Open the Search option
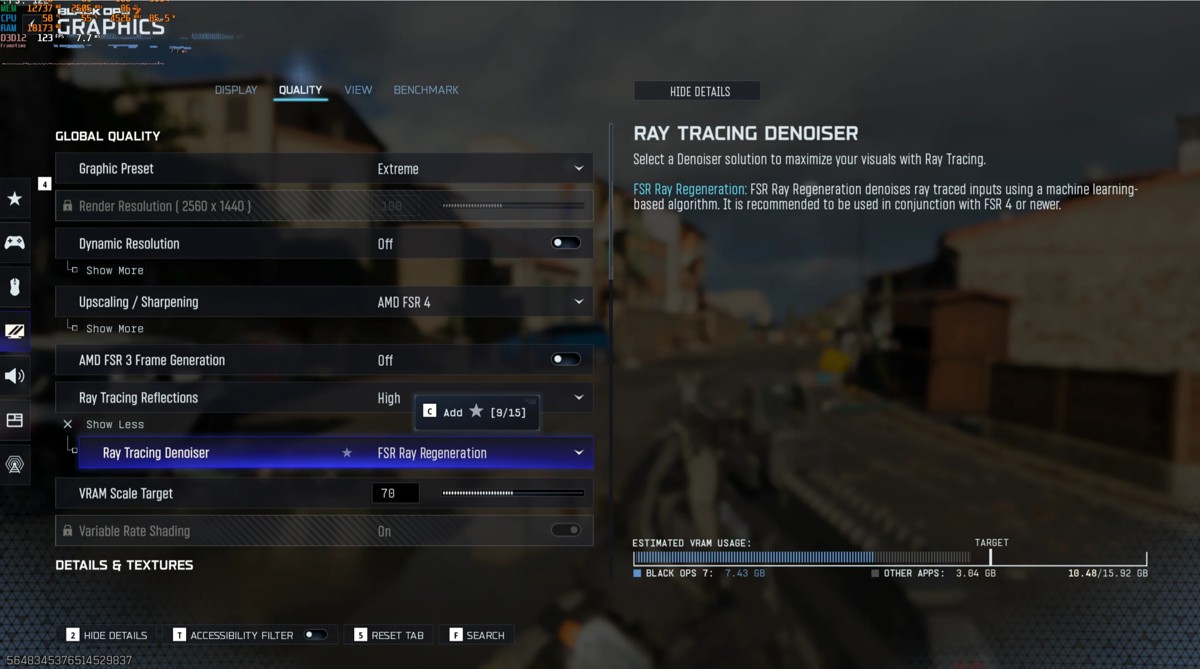This screenshot has height=669, width=1200. point(477,635)
